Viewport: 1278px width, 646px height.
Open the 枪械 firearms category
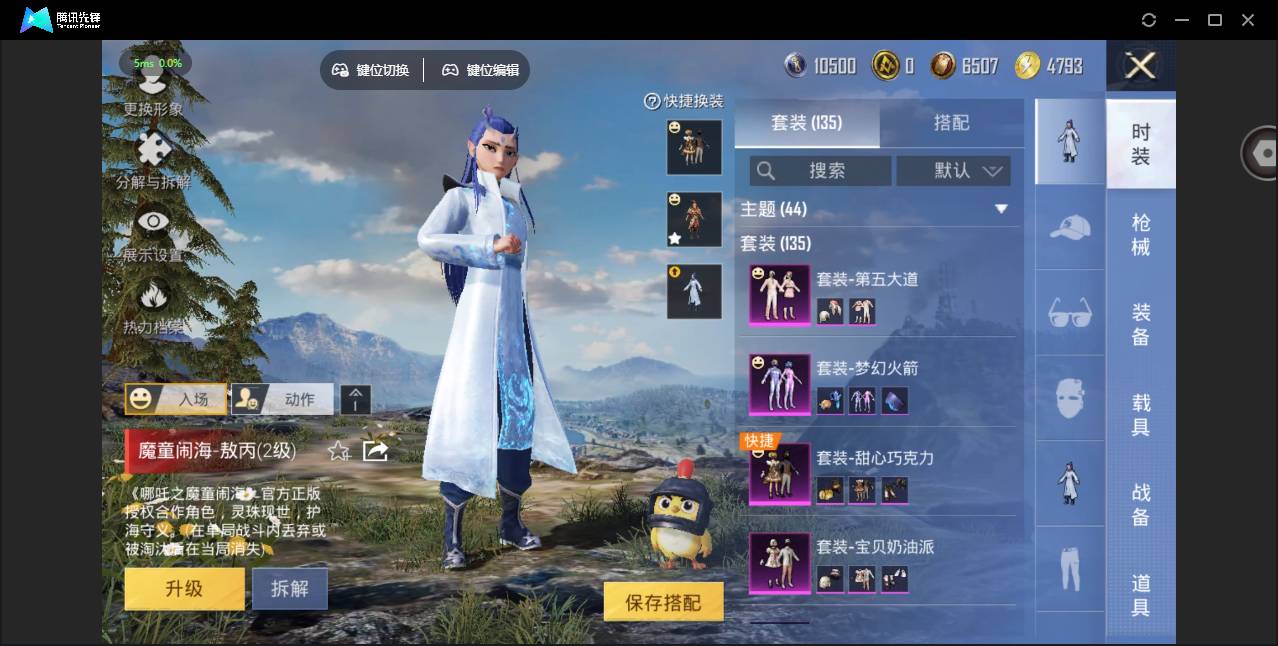coord(1140,235)
